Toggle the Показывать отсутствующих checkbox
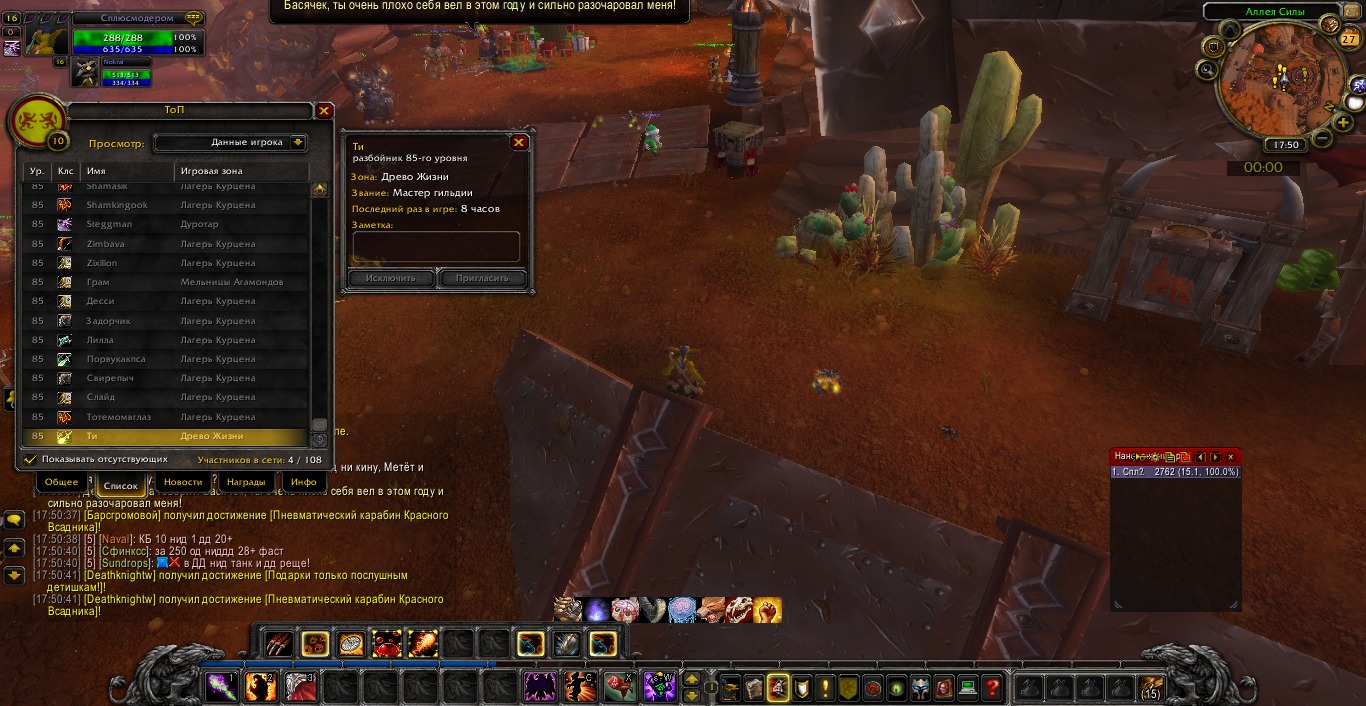Image resolution: width=1366 pixels, height=706 pixels. 31,459
